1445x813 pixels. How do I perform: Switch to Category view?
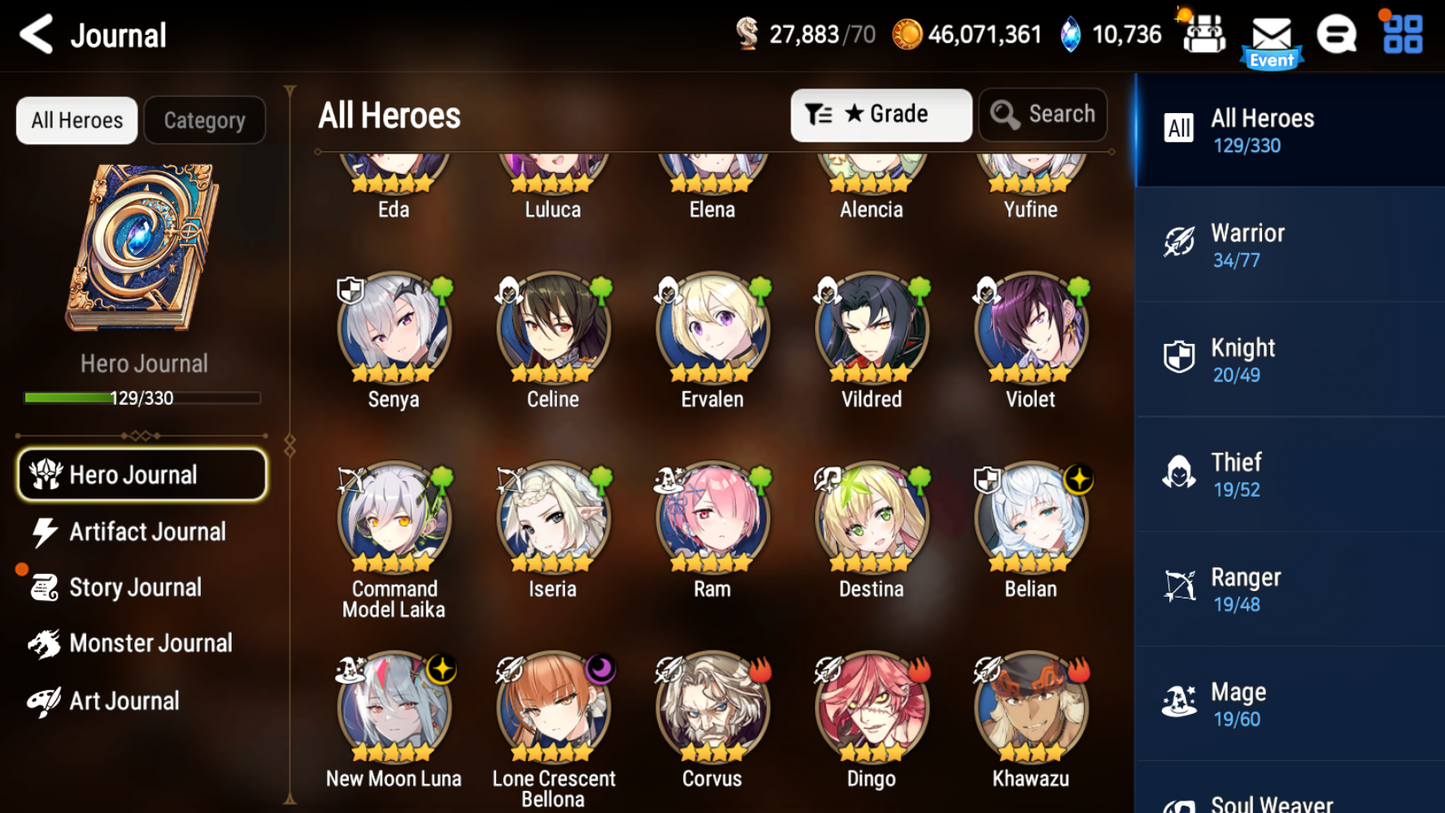(x=204, y=120)
